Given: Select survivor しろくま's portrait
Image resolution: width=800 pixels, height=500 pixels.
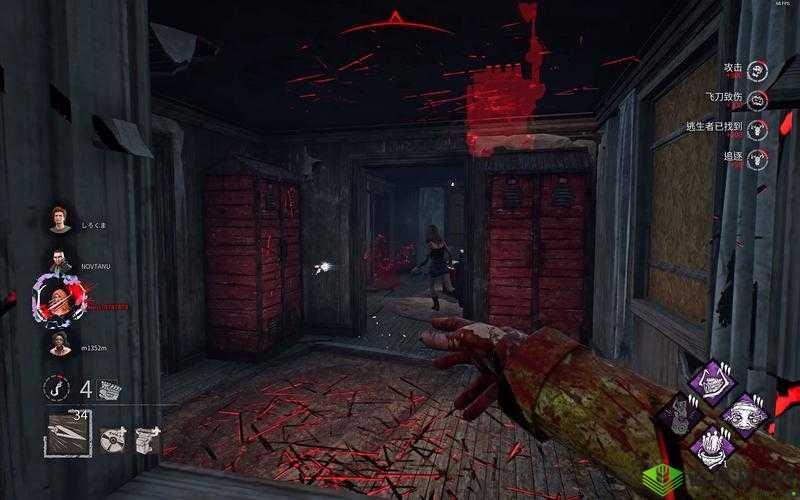Looking at the screenshot, I should 61,218.
